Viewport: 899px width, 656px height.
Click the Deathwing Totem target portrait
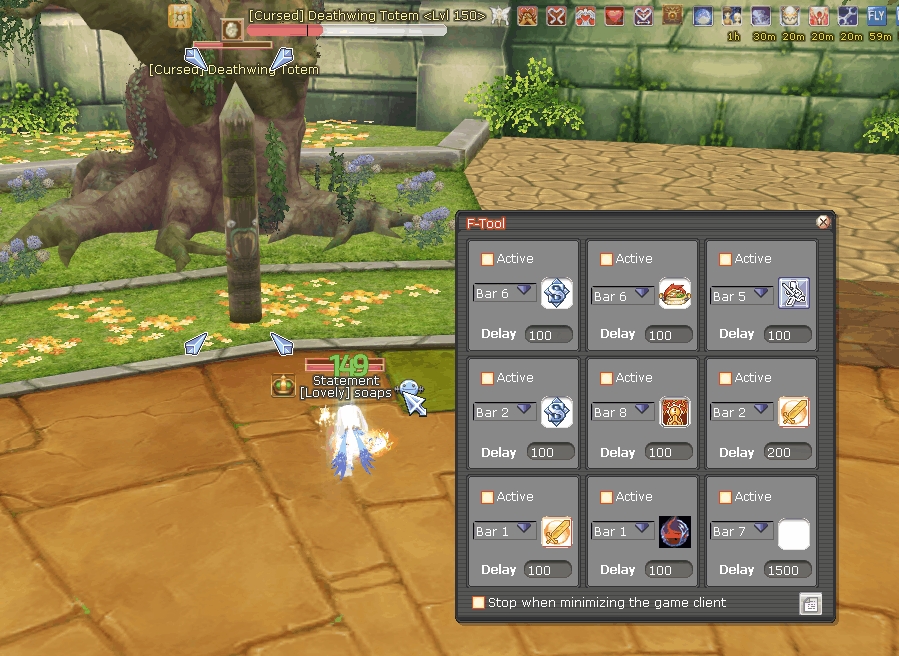click(x=232, y=29)
